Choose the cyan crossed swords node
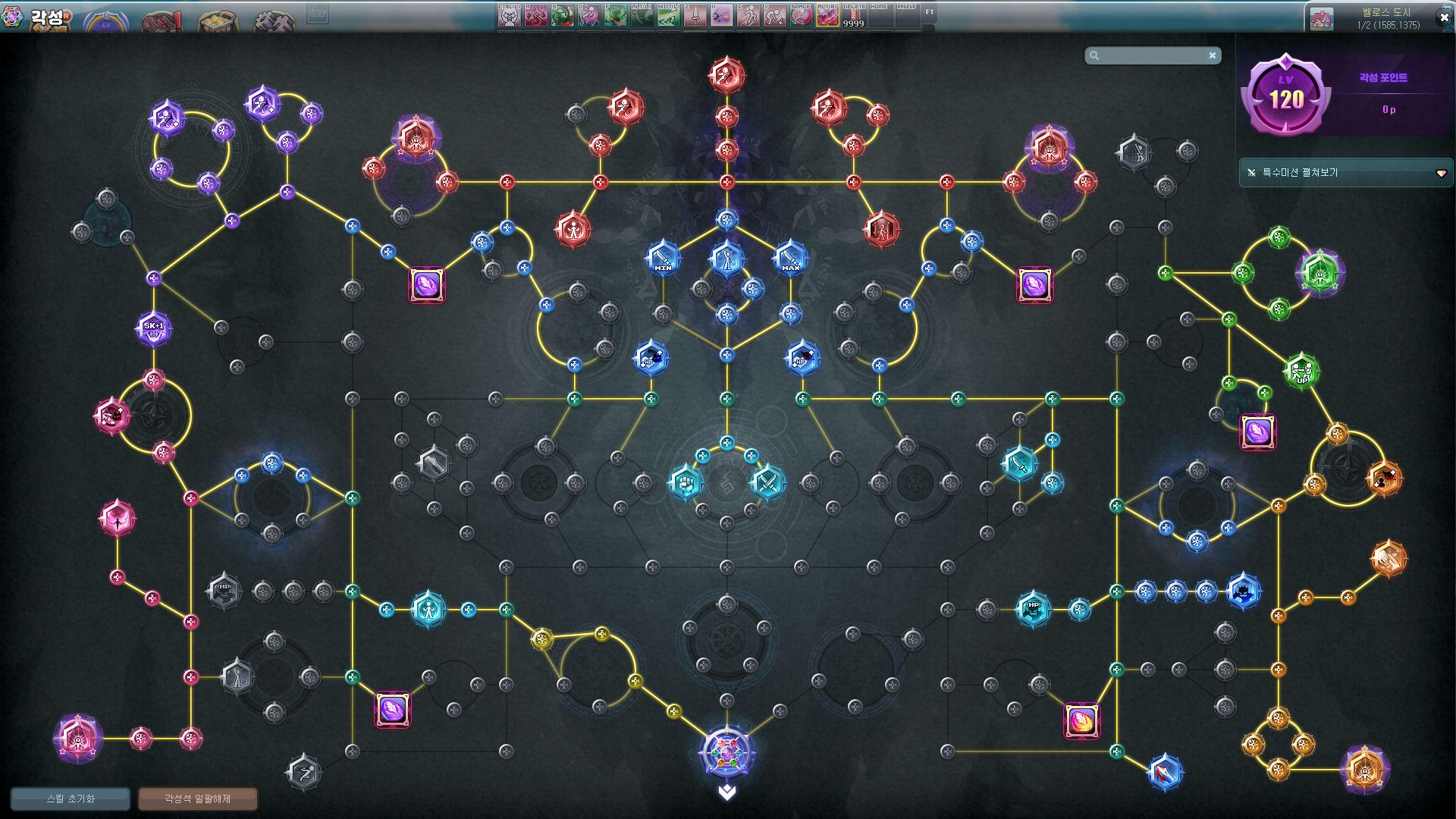The image size is (1456, 819). (x=767, y=482)
